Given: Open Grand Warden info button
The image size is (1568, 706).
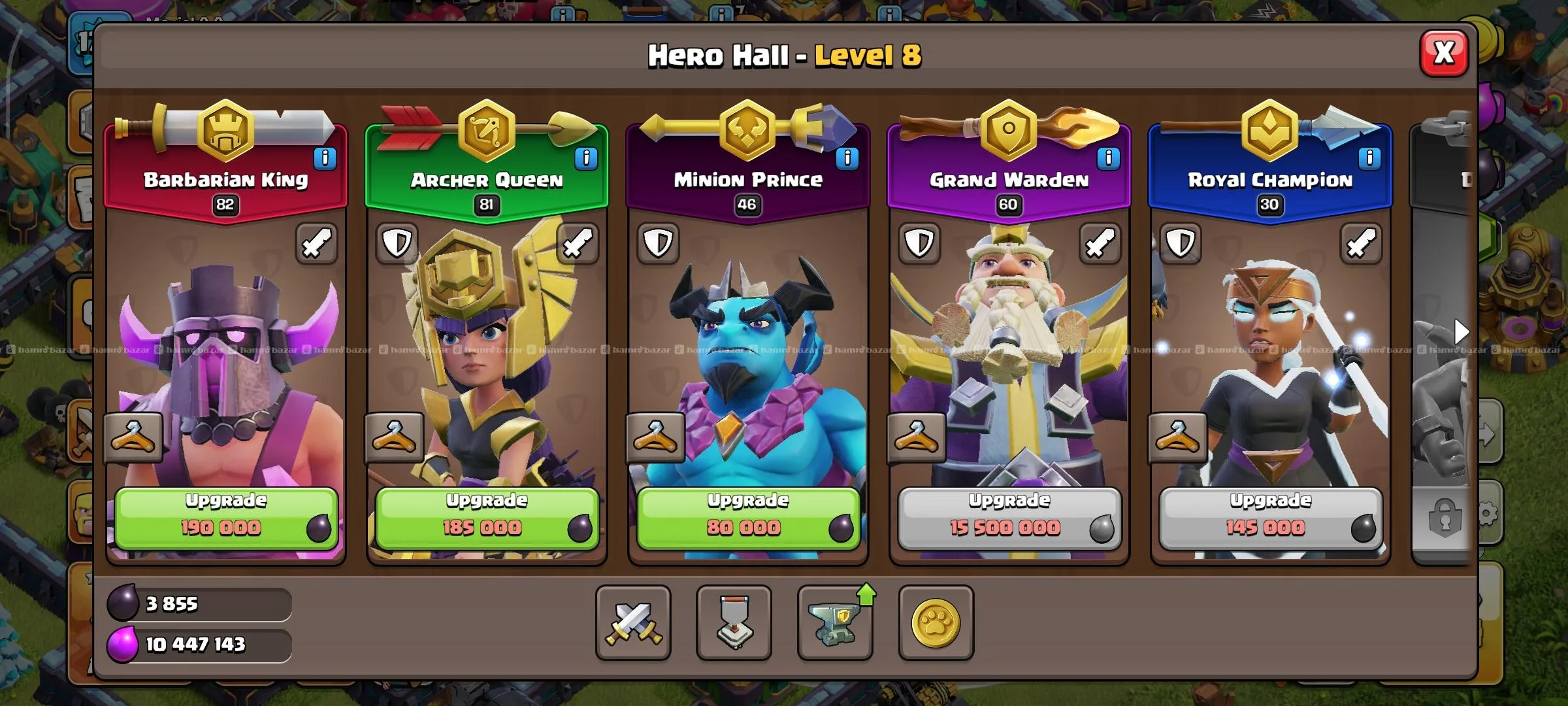Looking at the screenshot, I should pos(1108,158).
